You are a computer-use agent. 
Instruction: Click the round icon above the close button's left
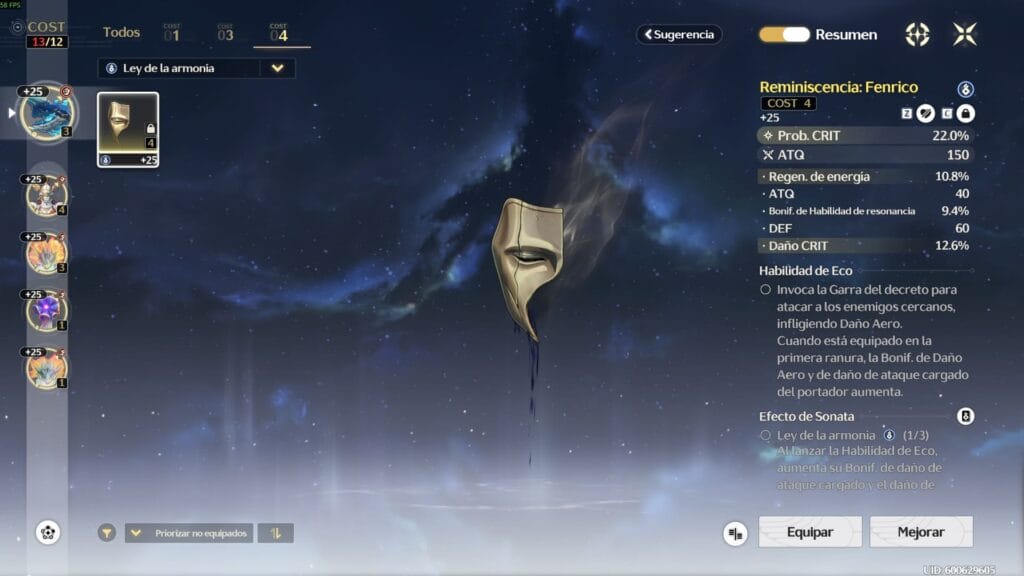(917, 34)
